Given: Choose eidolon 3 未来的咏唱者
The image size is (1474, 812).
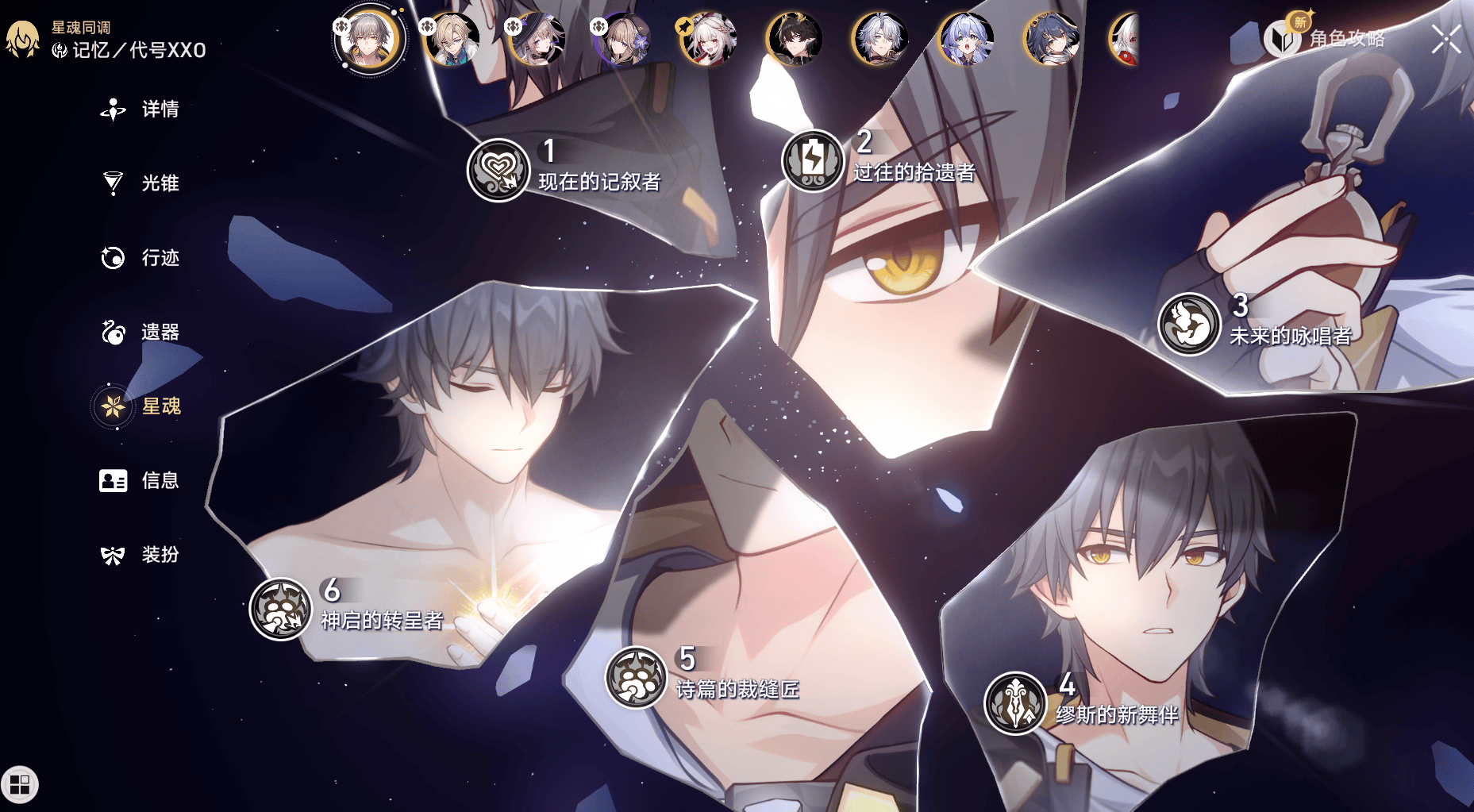Looking at the screenshot, I should tap(1188, 324).
